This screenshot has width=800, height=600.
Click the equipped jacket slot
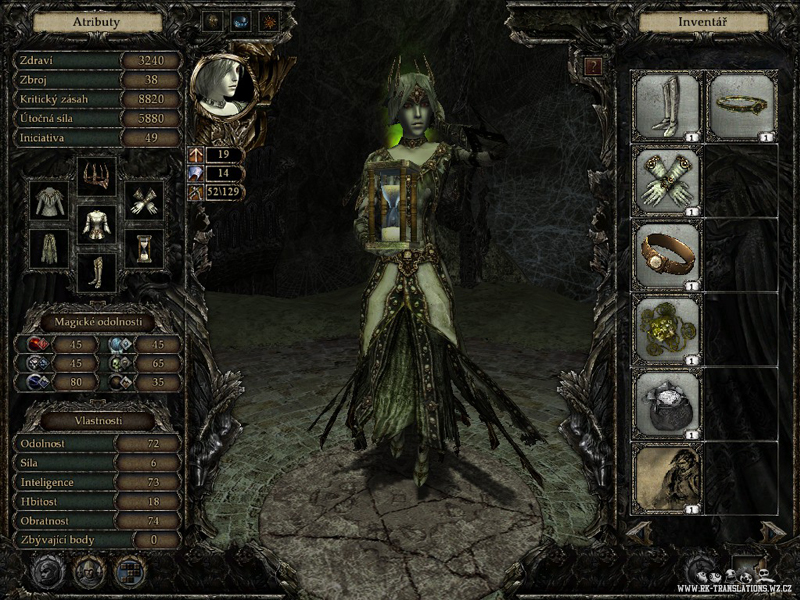48,198
